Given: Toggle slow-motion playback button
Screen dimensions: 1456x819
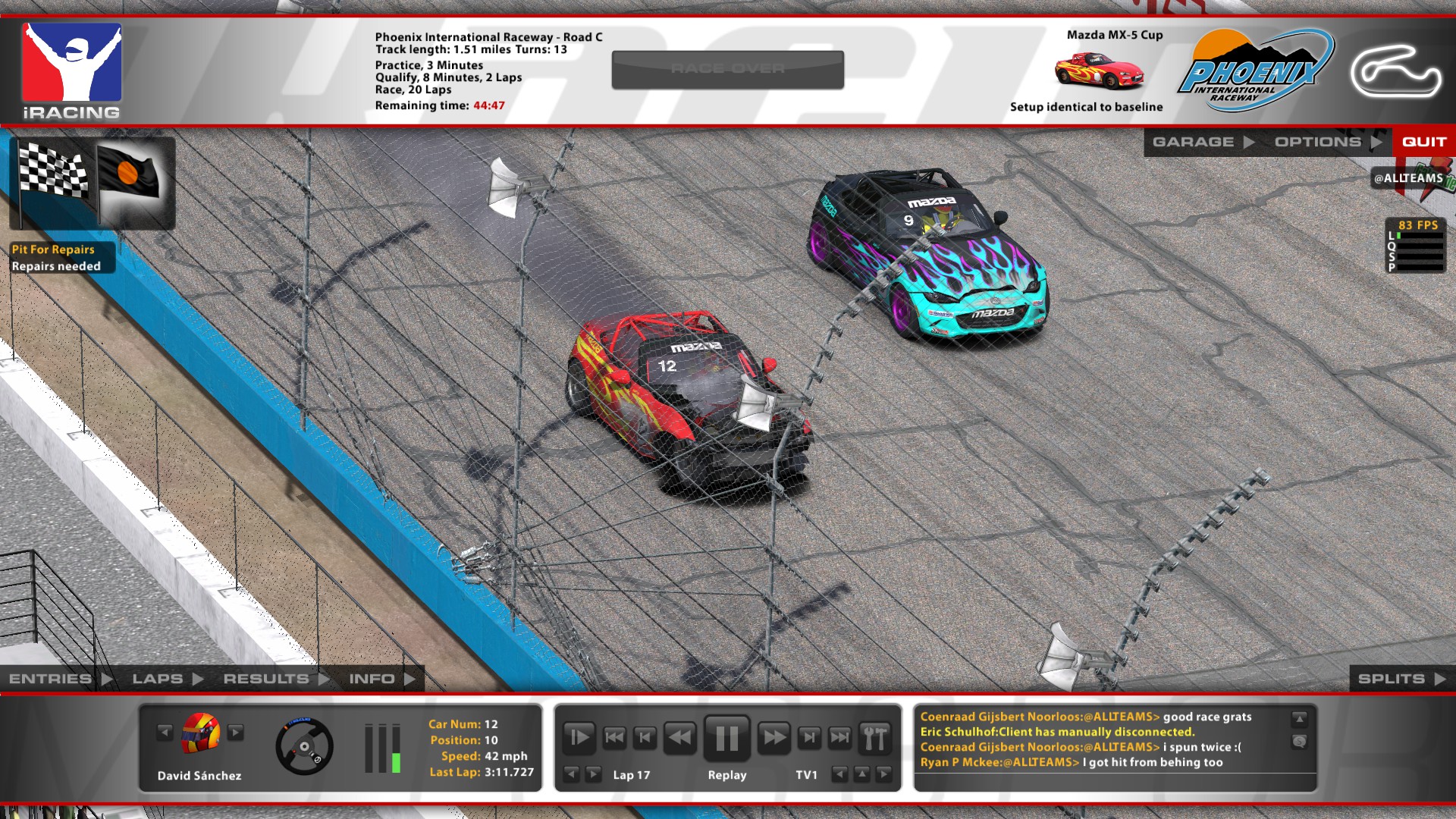Looking at the screenshot, I should [579, 736].
